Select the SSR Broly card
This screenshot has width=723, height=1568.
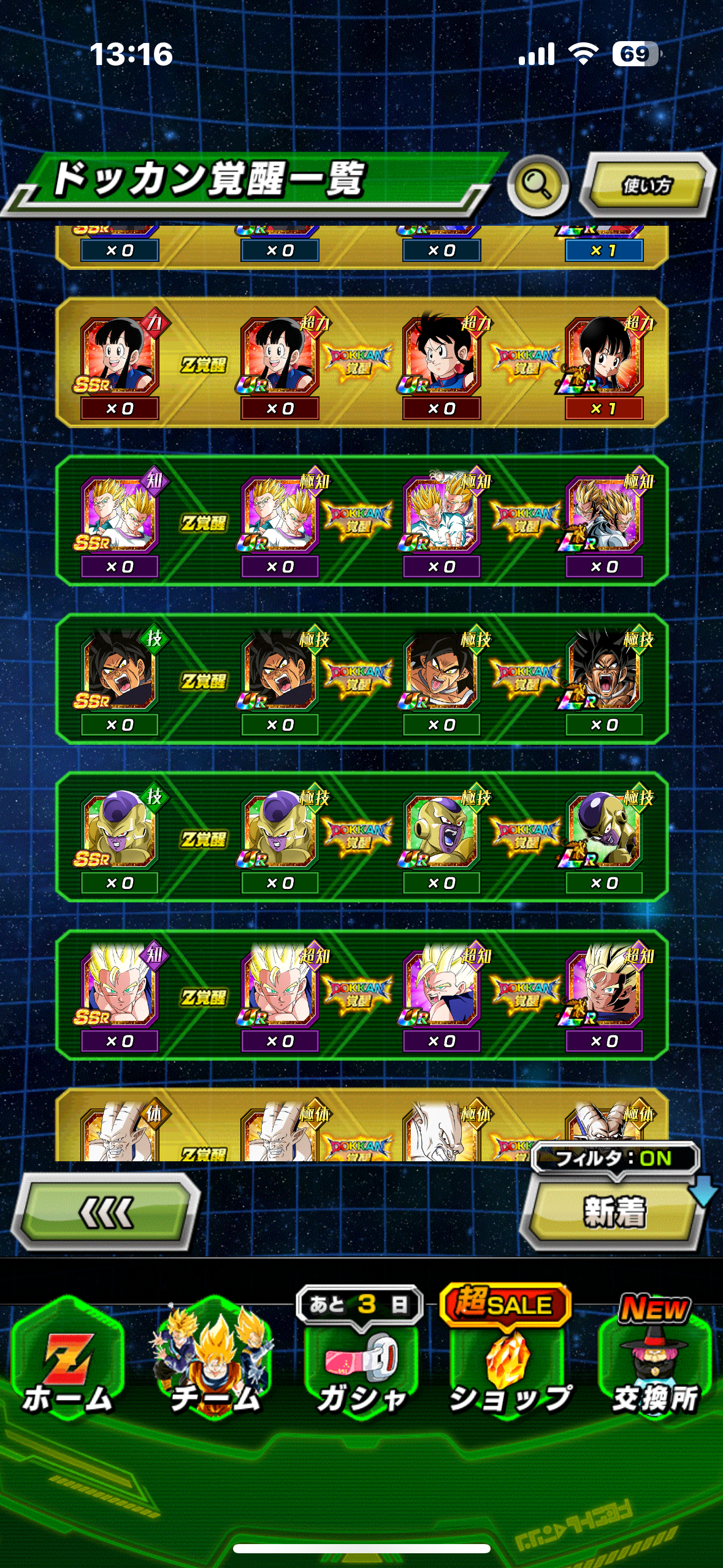tap(119, 673)
